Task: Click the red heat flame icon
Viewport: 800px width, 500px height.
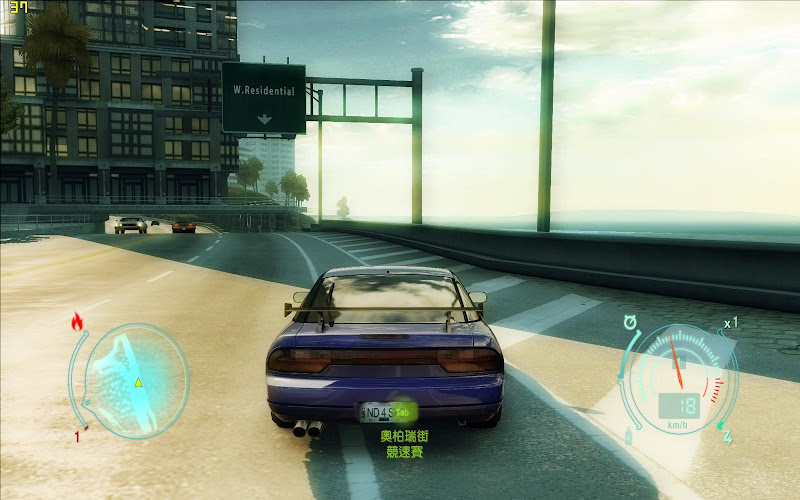Action: (x=77, y=322)
